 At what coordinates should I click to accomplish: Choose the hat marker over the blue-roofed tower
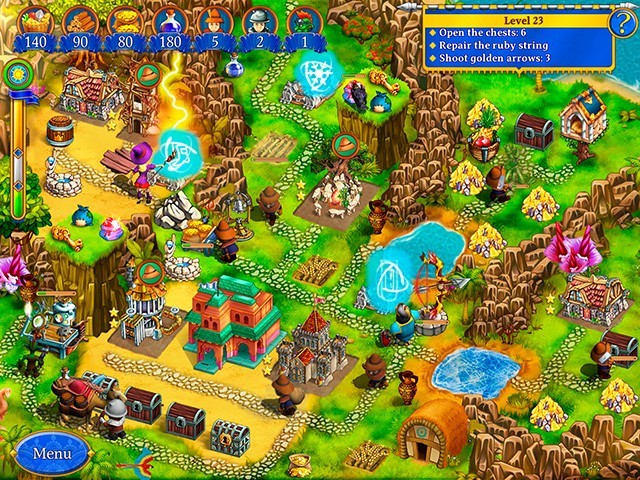click(x=150, y=270)
